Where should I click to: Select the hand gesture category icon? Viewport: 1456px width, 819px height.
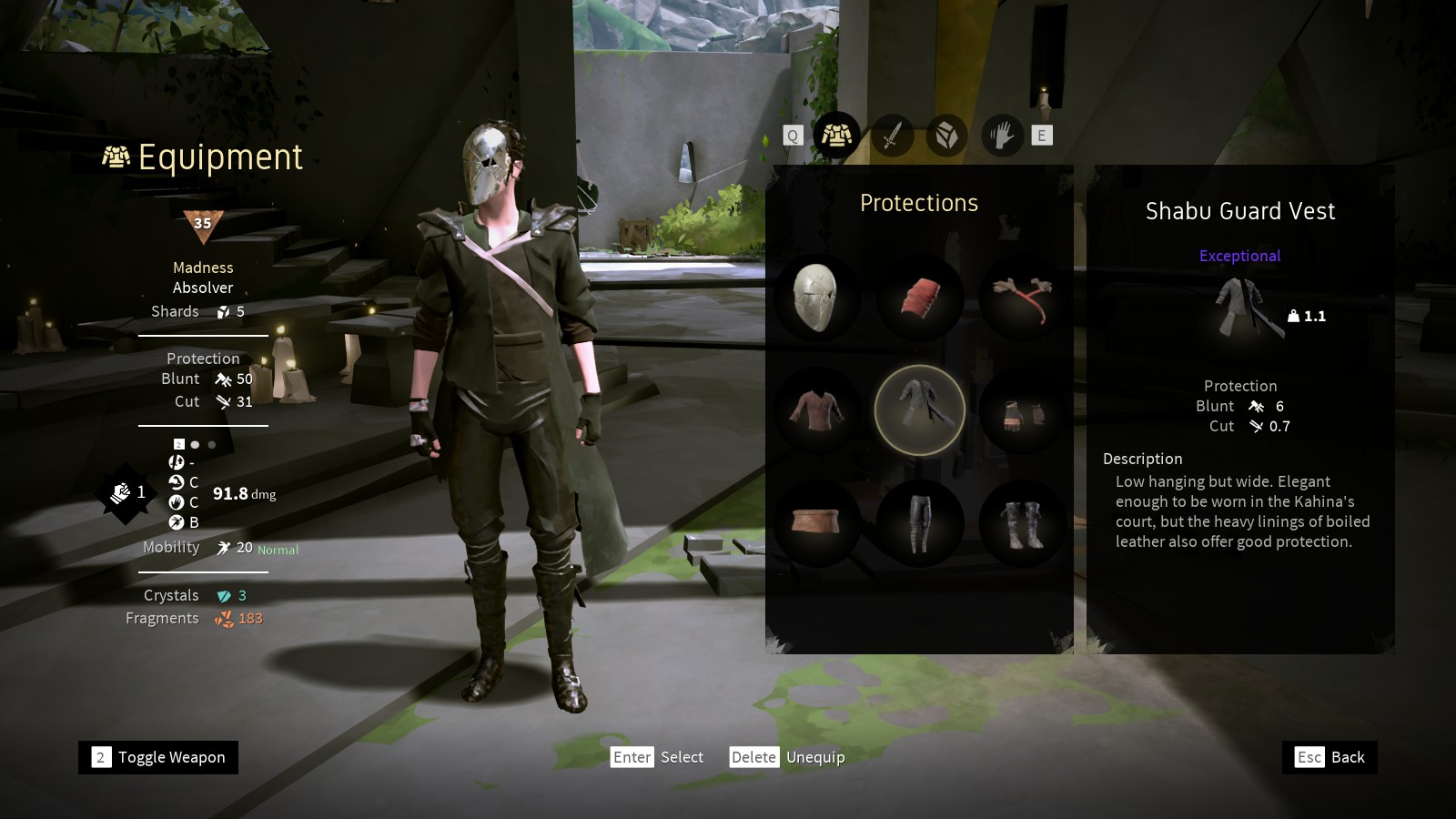tap(1001, 135)
